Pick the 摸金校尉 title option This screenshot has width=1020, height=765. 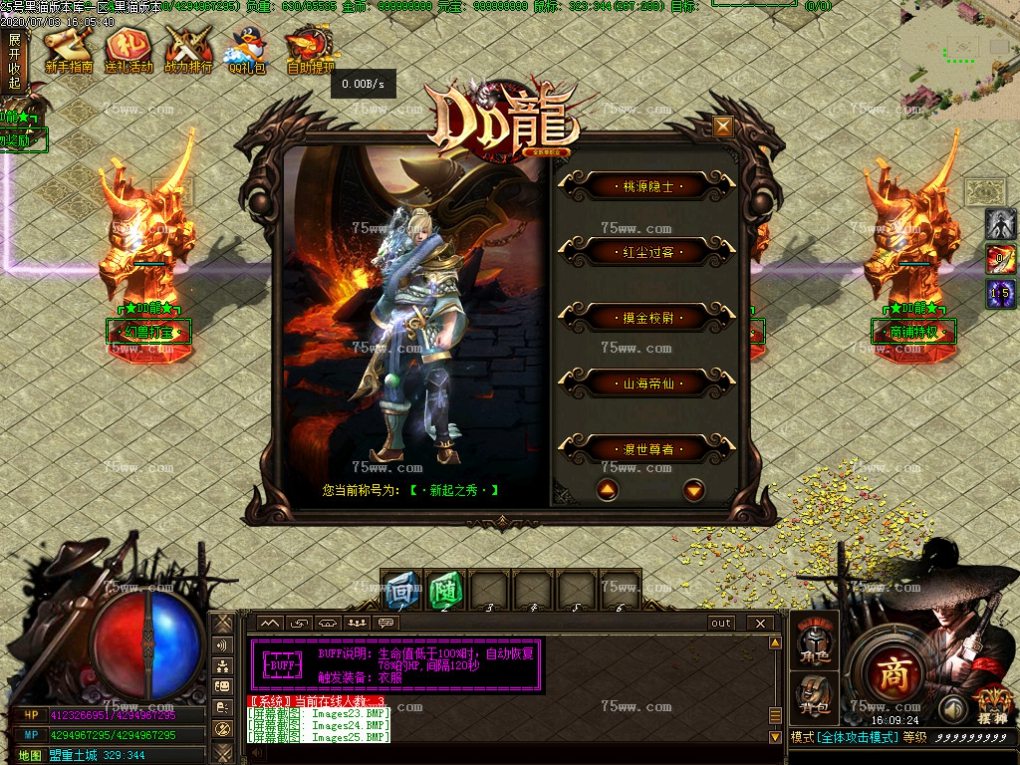646,318
